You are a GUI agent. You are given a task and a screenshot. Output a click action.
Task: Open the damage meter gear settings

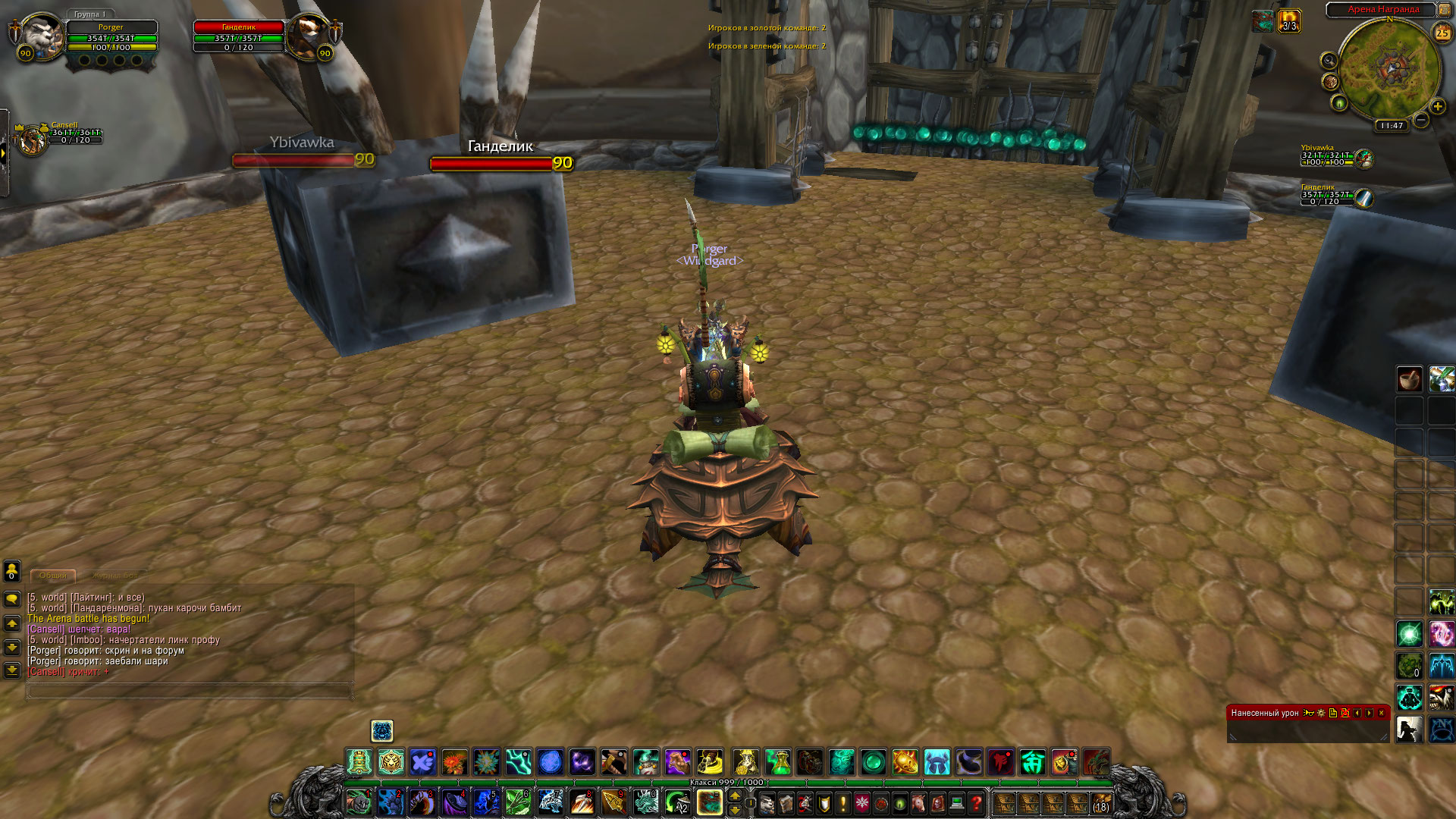pos(1321,713)
